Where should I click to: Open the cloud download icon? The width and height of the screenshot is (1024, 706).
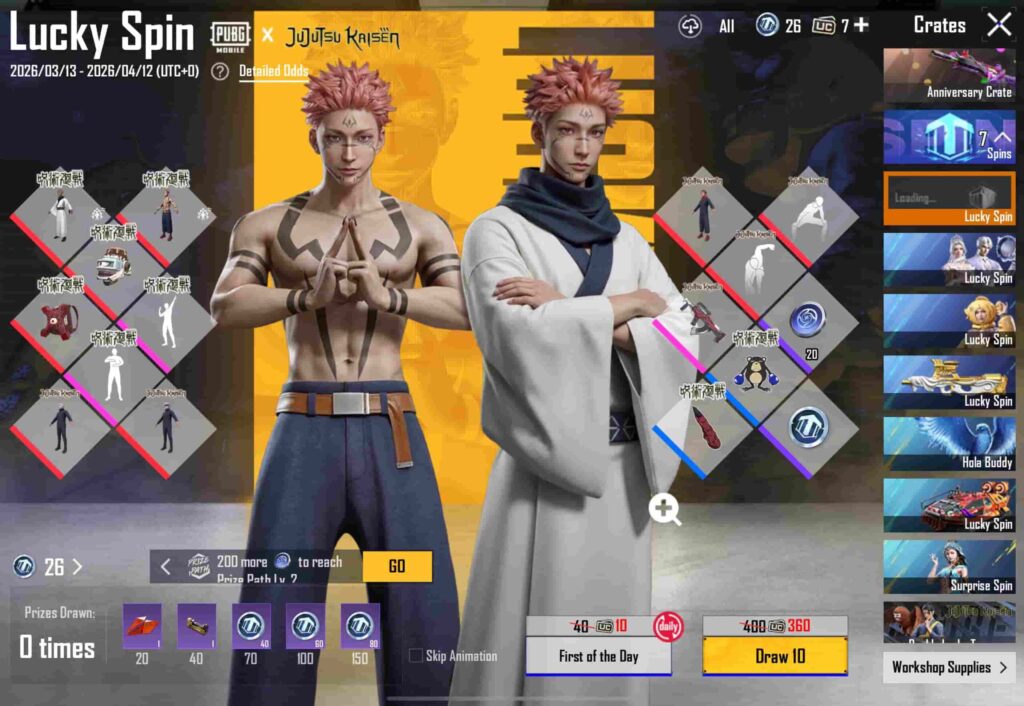[691, 27]
